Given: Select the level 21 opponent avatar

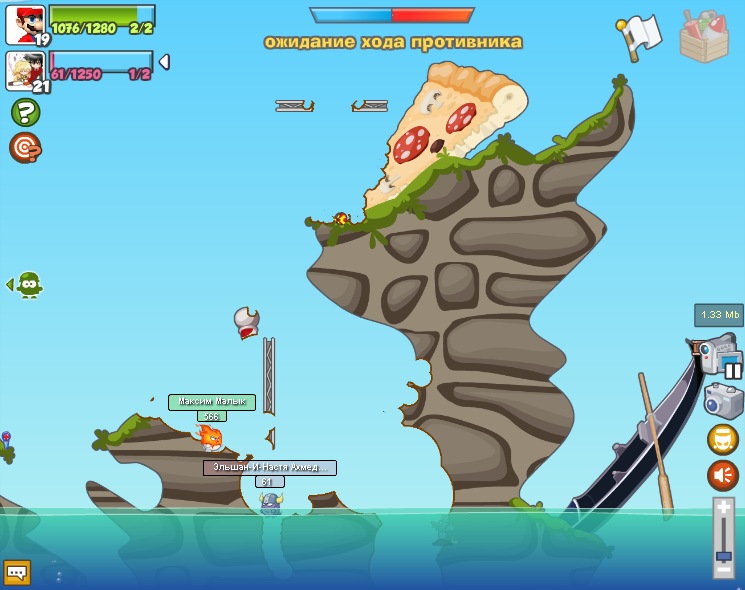Looking at the screenshot, I should [24, 70].
